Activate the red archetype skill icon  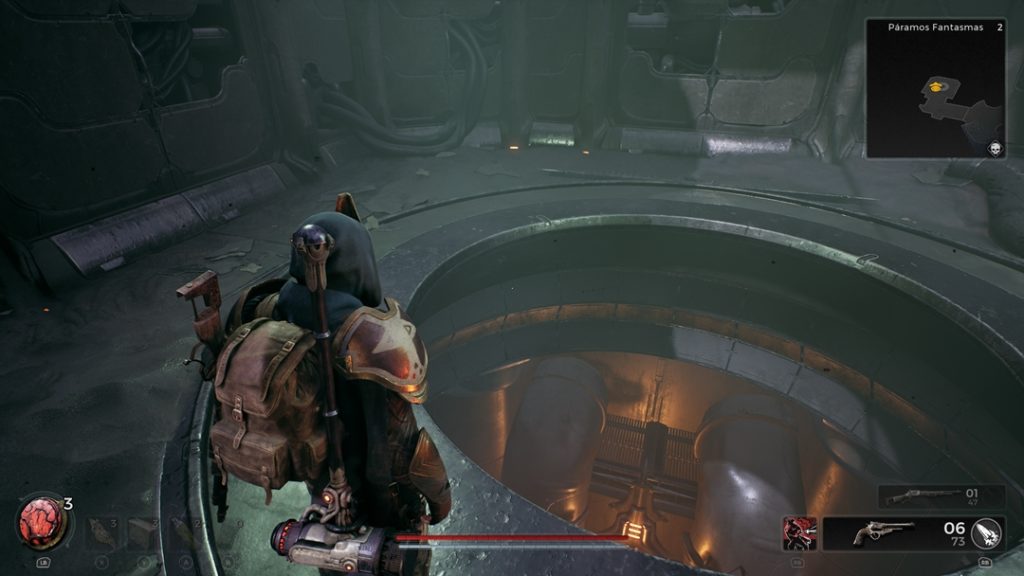tap(799, 533)
